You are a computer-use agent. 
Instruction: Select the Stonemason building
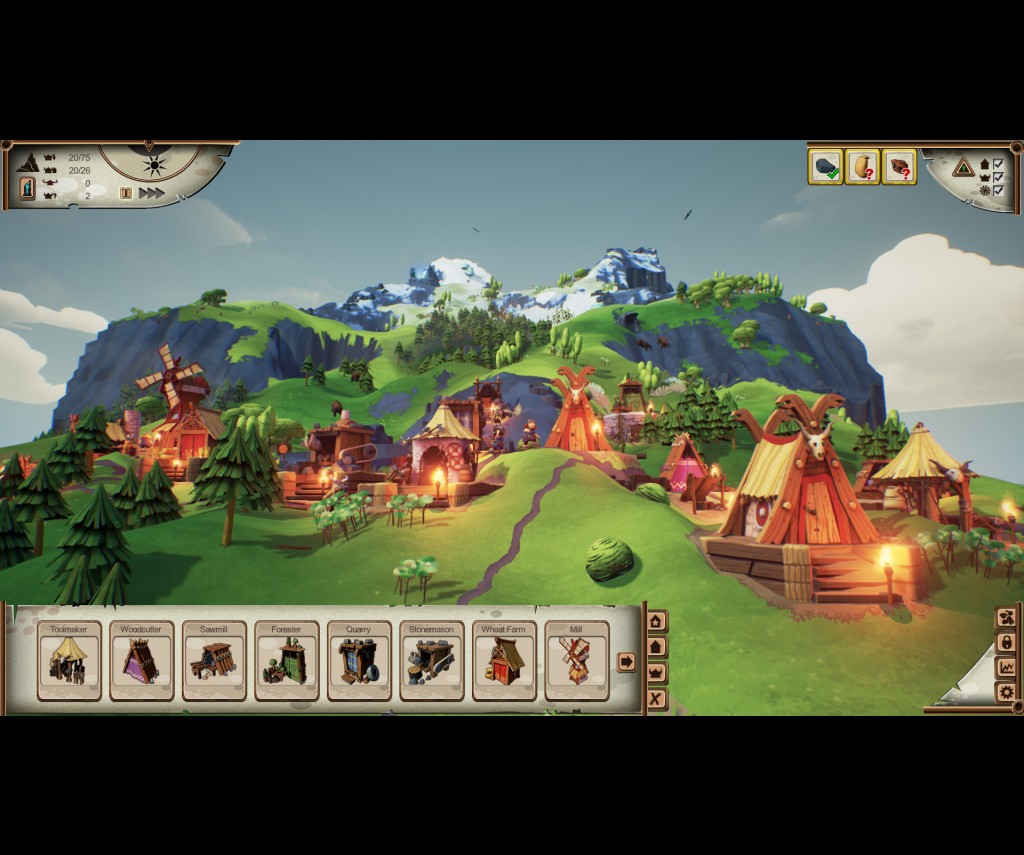[431, 661]
